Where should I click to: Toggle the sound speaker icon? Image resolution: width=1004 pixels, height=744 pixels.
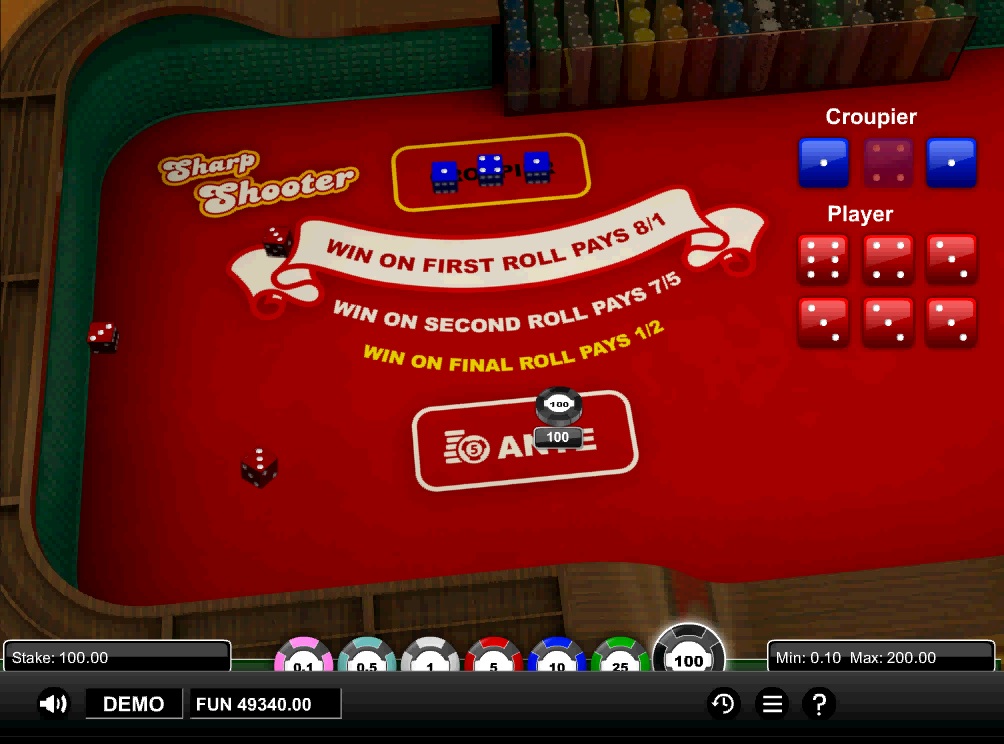click(53, 704)
